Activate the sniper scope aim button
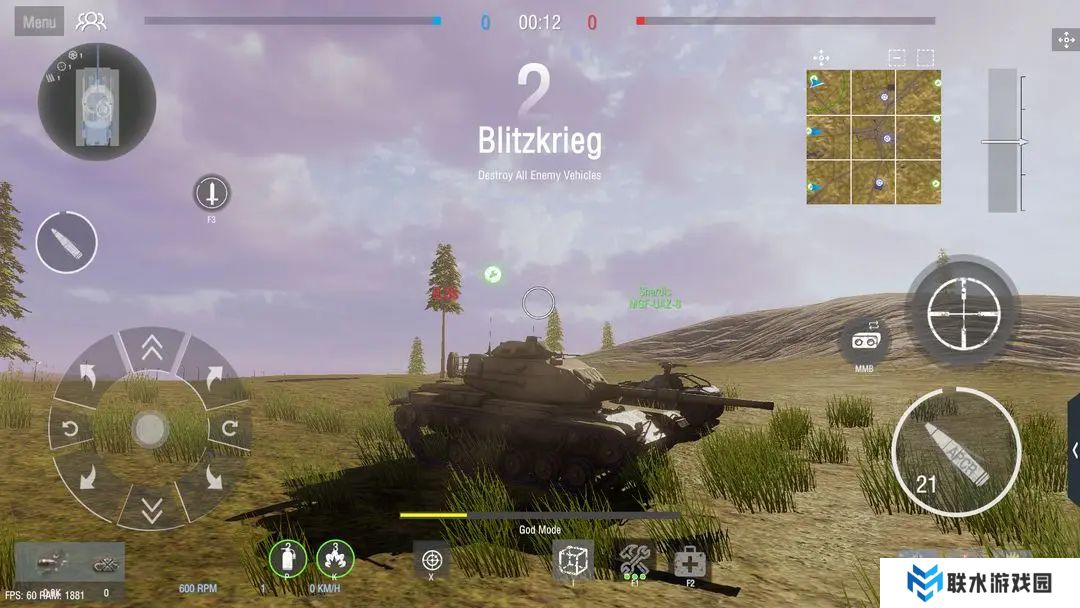This screenshot has height=608, width=1080. pyautogui.click(x=963, y=310)
